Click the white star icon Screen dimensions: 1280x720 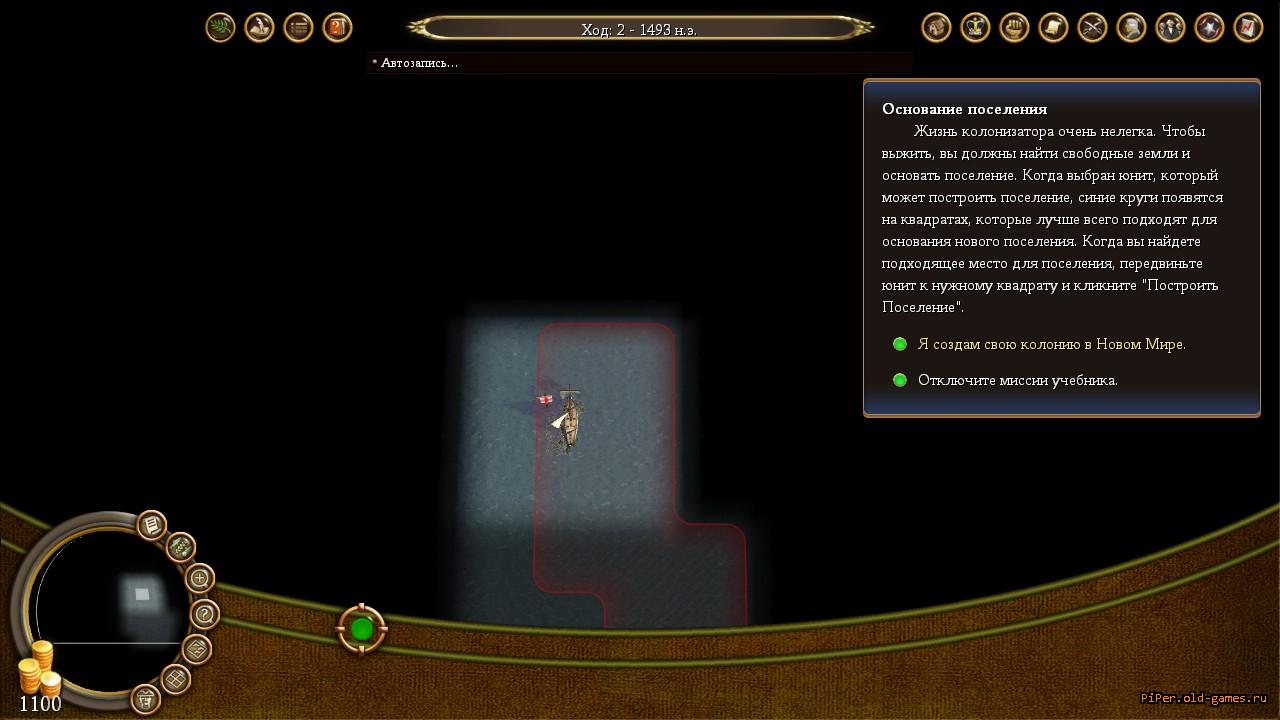(x=1209, y=27)
